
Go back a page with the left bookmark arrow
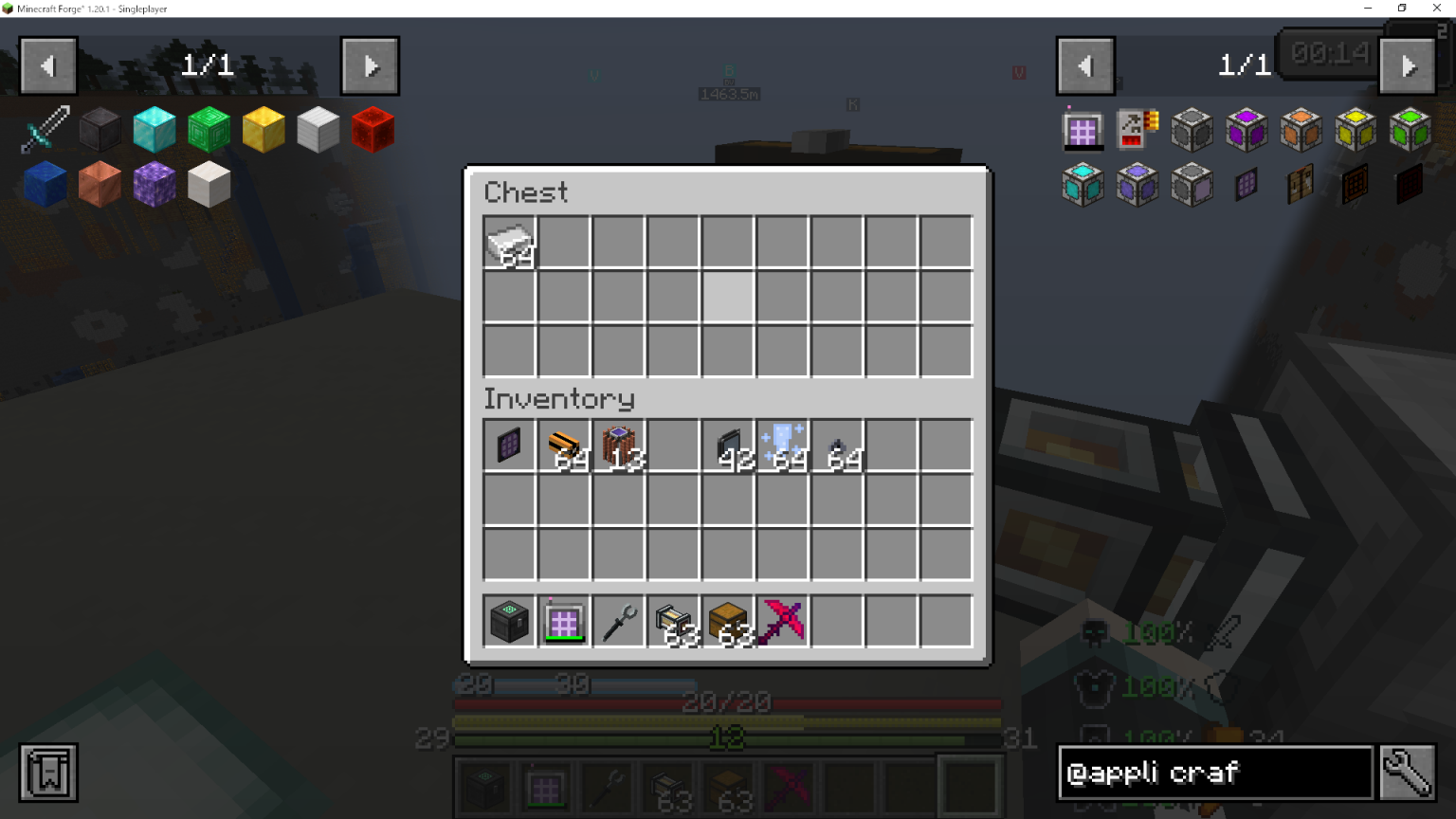(x=47, y=64)
